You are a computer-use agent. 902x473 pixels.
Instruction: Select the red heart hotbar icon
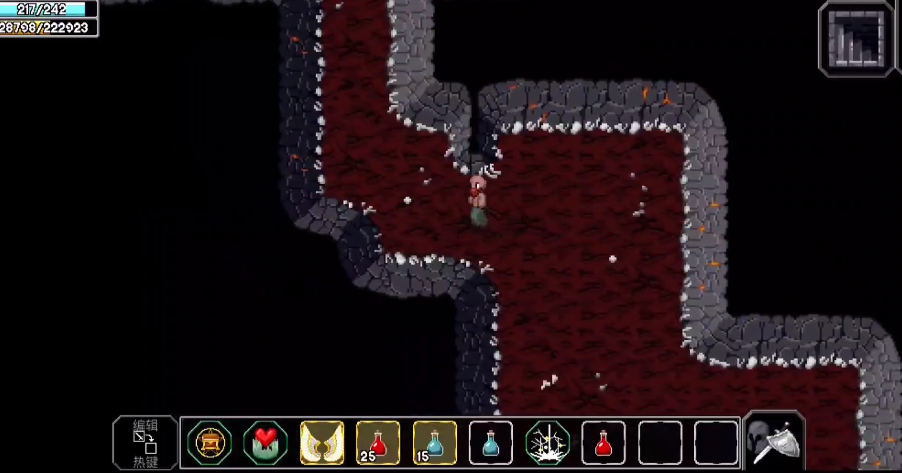tap(265, 442)
